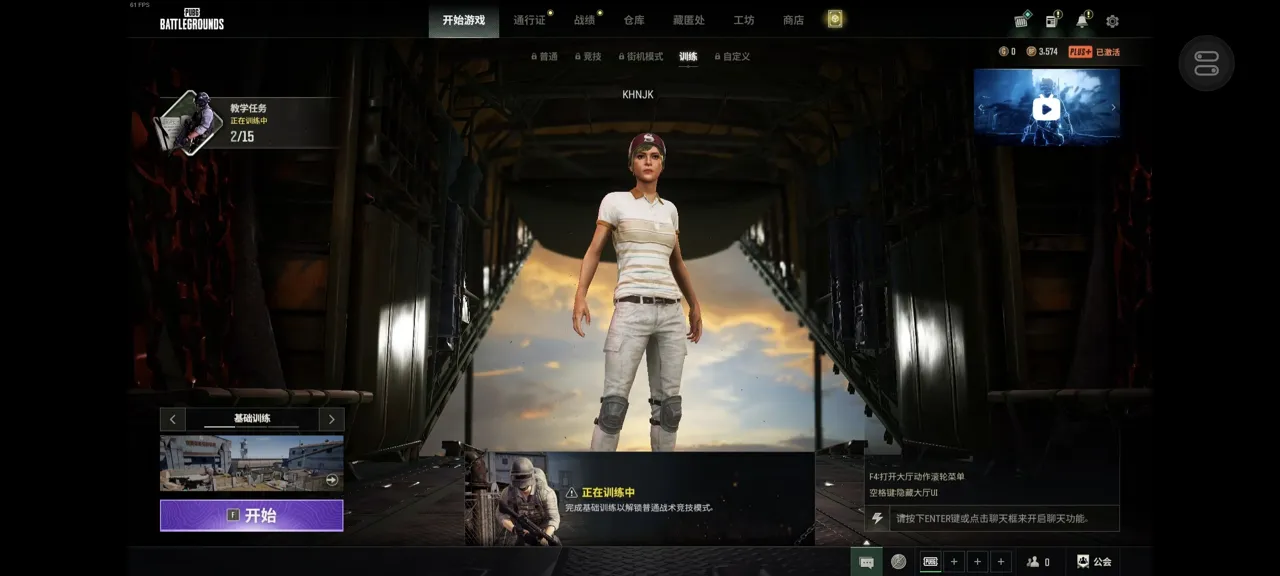The width and height of the screenshot is (1280, 576).
Task: Open the 教学任务 tutorial missions panel
Action: click(x=247, y=122)
